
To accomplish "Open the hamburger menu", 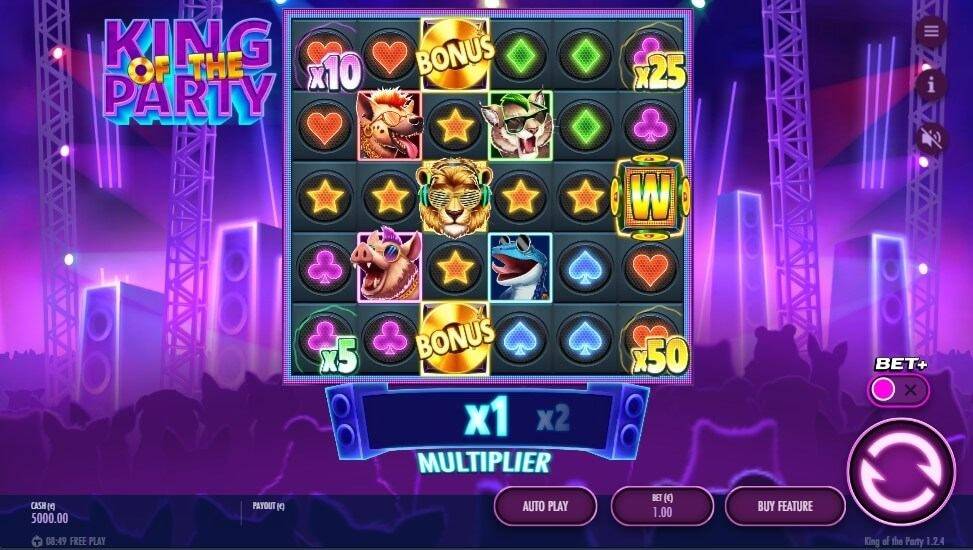I will [931, 32].
